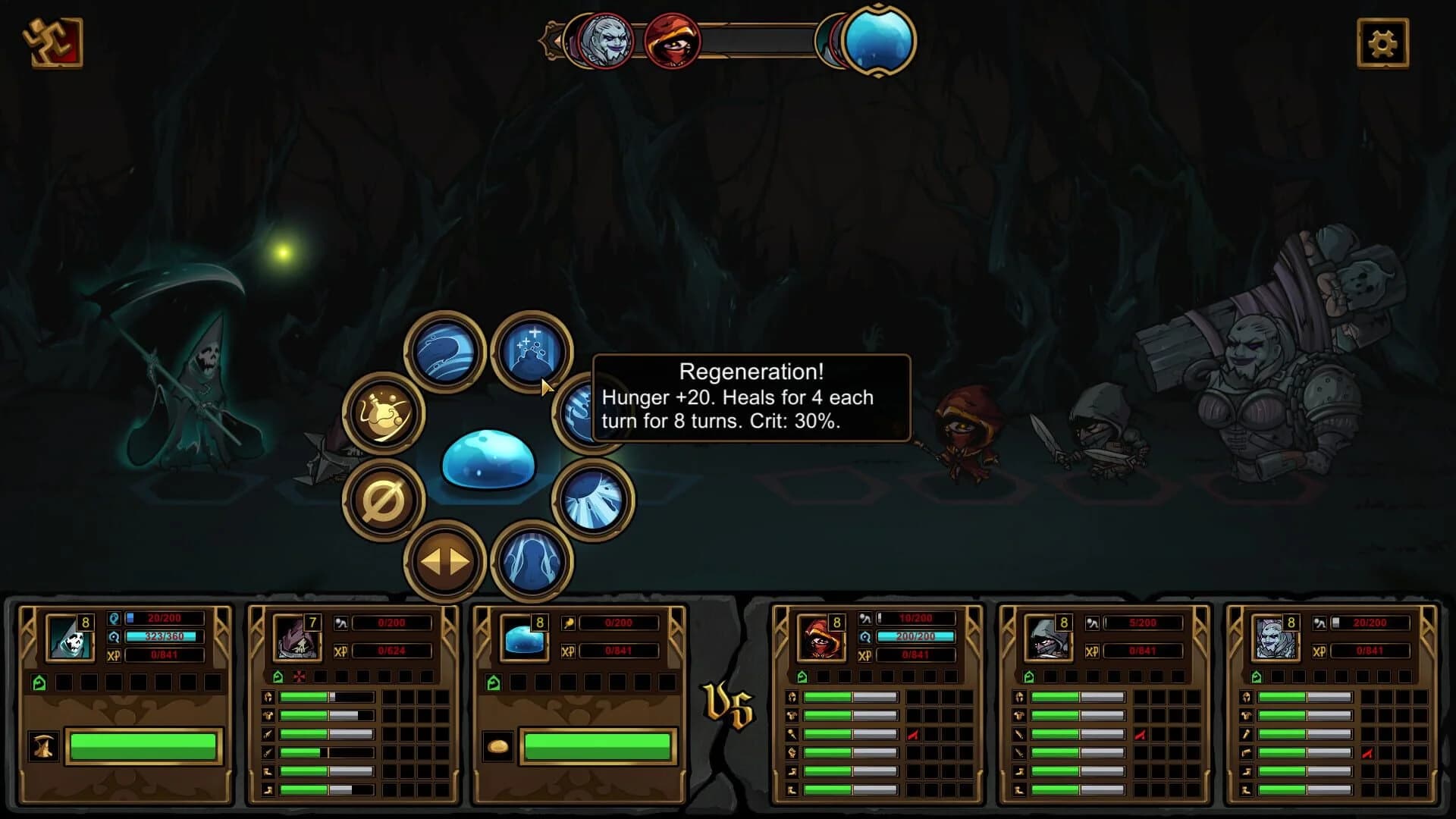Click the scythe icon beside the reaper's health bar

point(42,747)
